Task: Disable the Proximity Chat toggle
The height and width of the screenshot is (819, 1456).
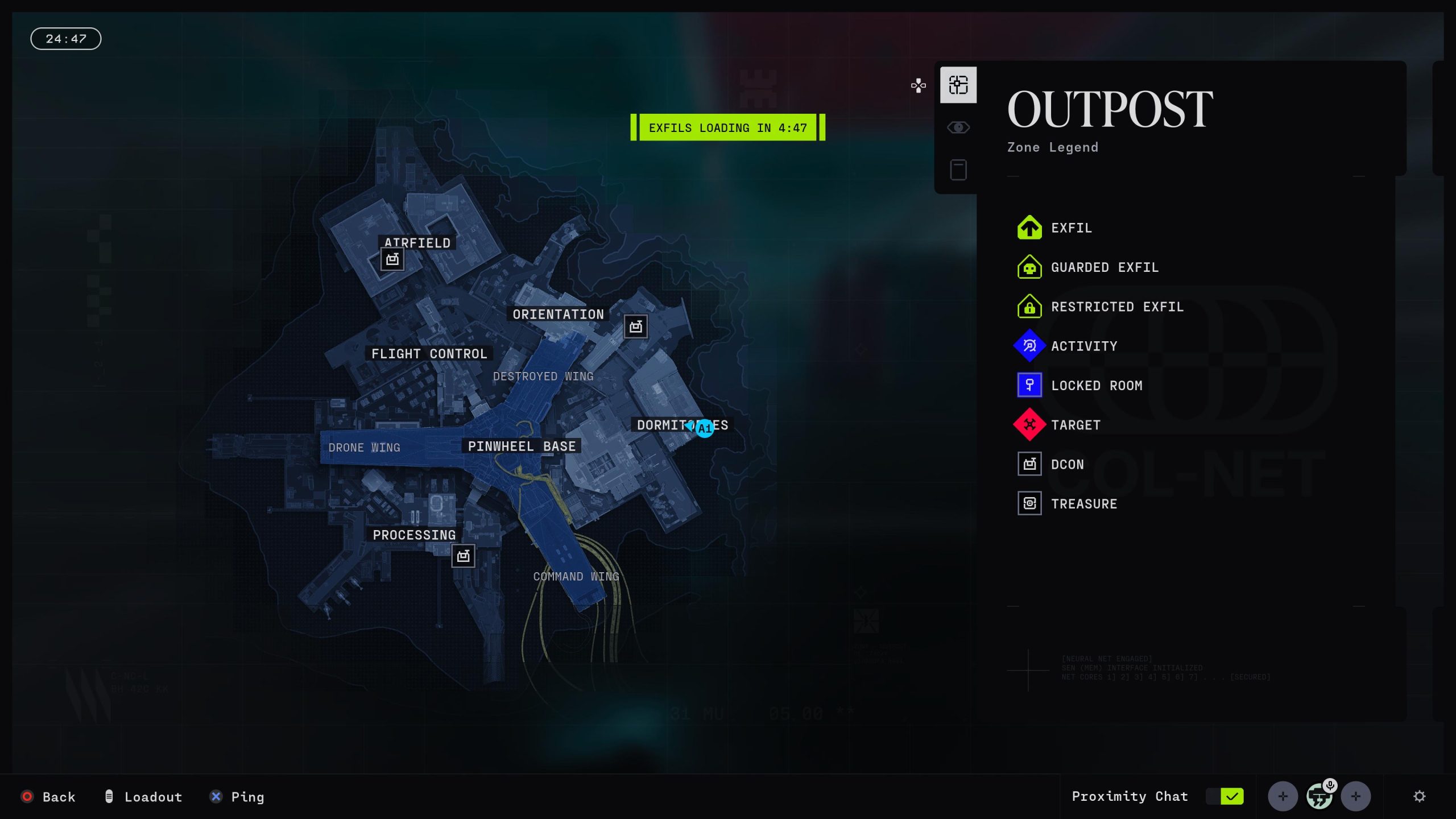Action: tap(1226, 796)
